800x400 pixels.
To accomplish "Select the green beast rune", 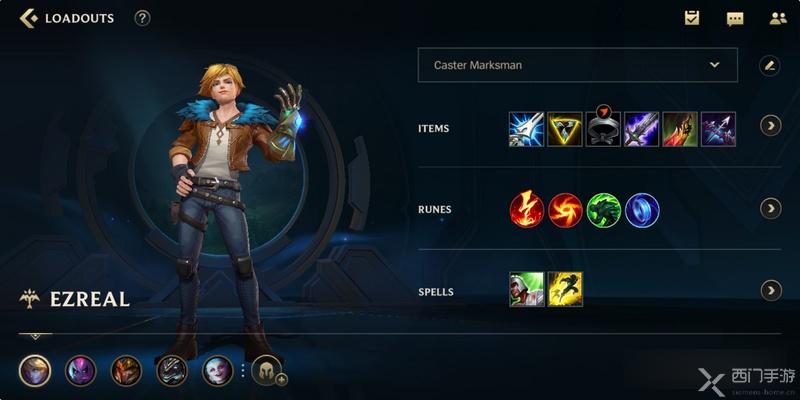I will [x=604, y=210].
